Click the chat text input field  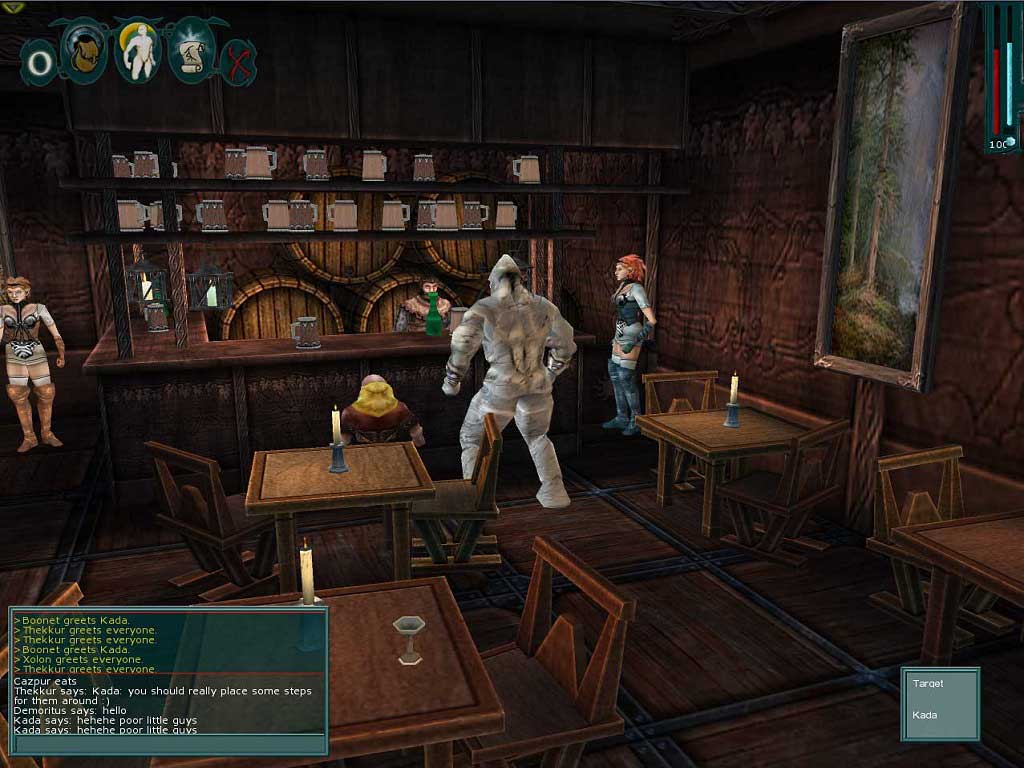pos(168,745)
